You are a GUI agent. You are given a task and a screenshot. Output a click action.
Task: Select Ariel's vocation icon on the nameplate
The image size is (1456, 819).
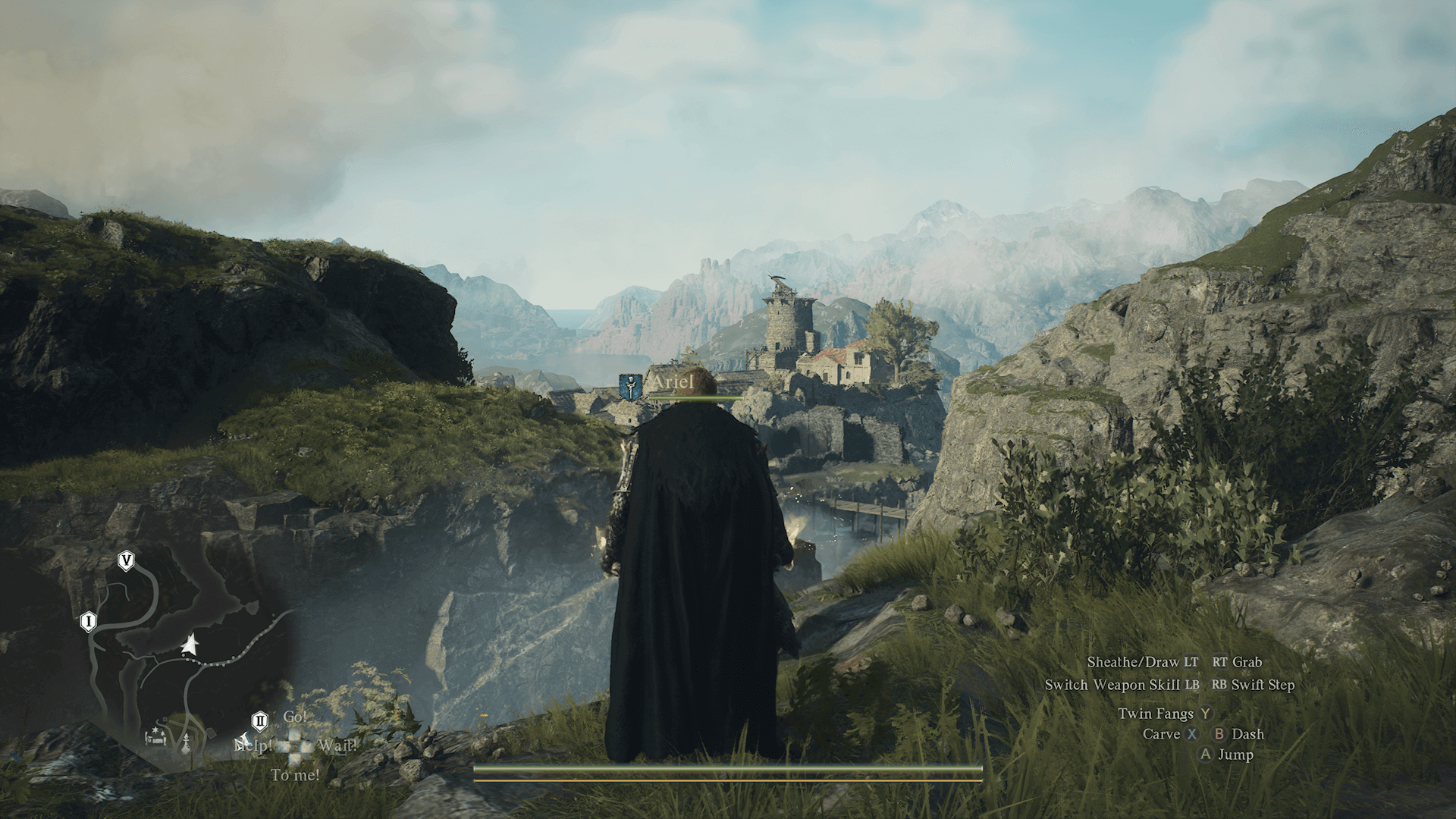click(630, 386)
